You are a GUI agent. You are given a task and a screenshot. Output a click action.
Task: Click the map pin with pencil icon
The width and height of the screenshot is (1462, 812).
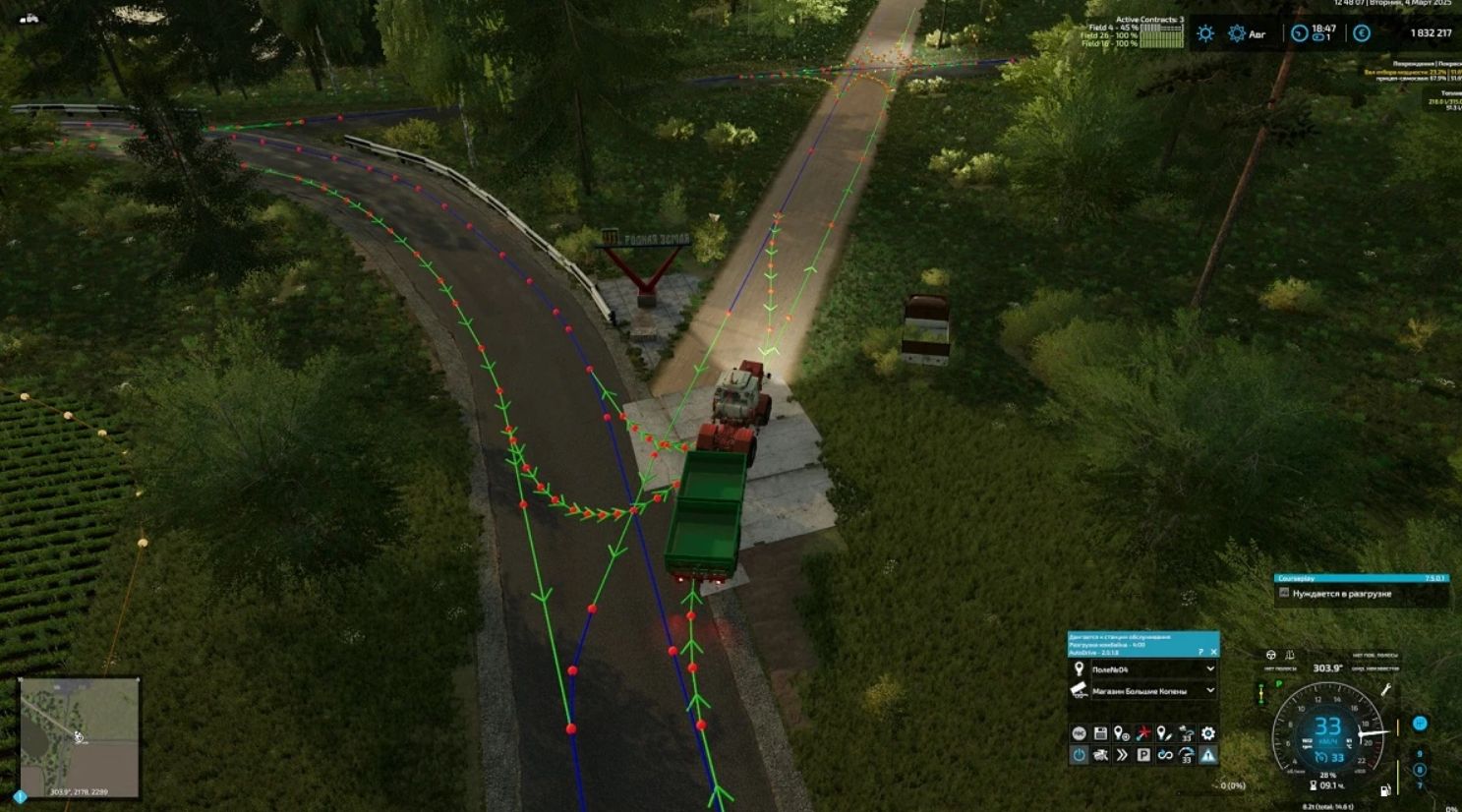[x=1165, y=733]
